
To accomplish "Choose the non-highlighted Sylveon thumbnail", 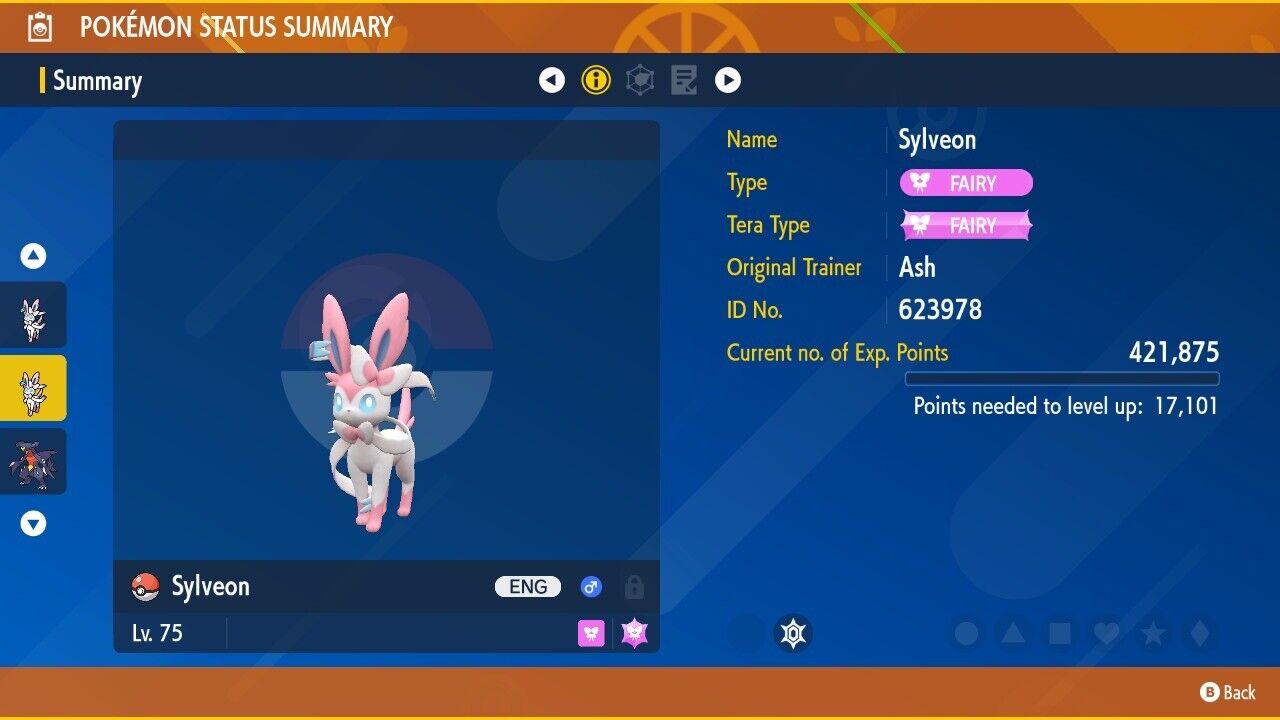I will [33, 315].
